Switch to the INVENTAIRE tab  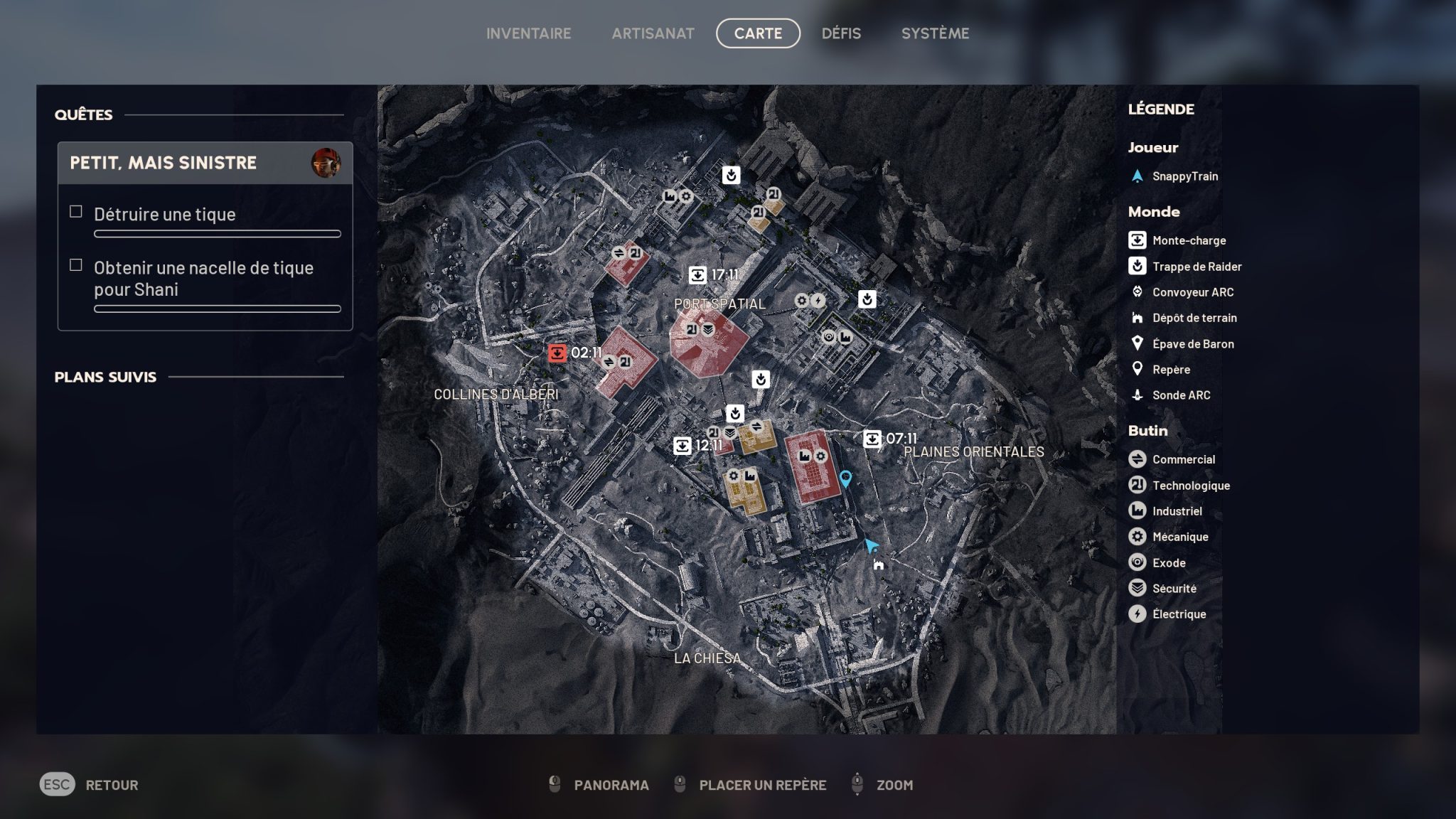[528, 33]
